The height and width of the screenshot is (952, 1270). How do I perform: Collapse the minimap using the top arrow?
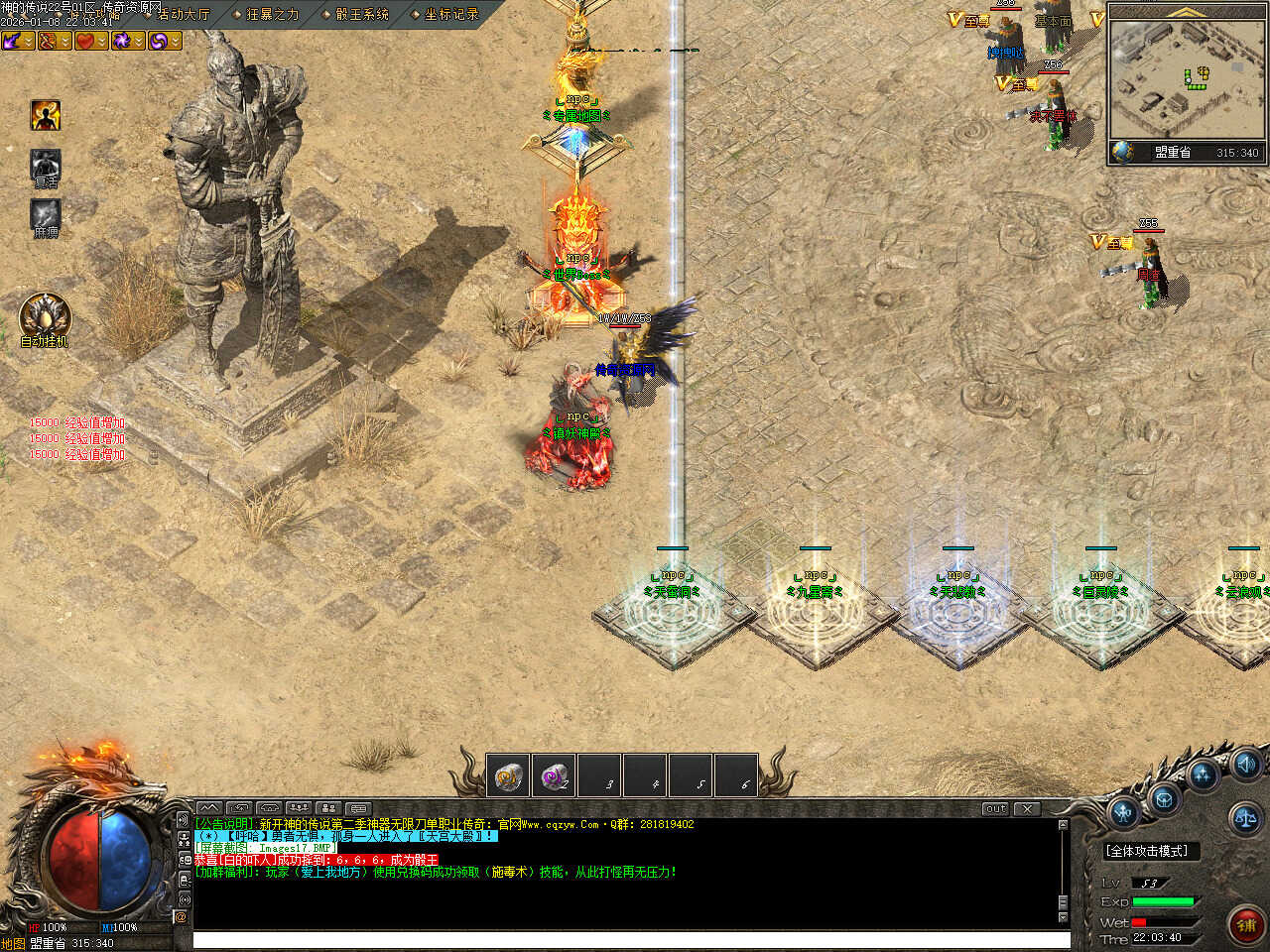click(1187, 13)
